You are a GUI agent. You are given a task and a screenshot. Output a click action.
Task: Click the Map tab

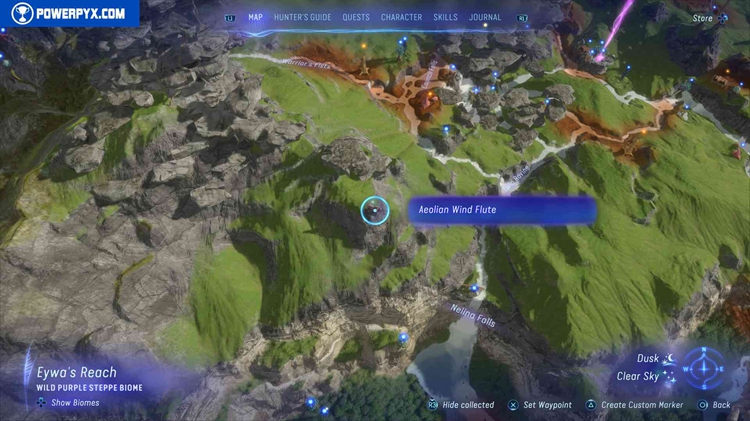pos(255,17)
